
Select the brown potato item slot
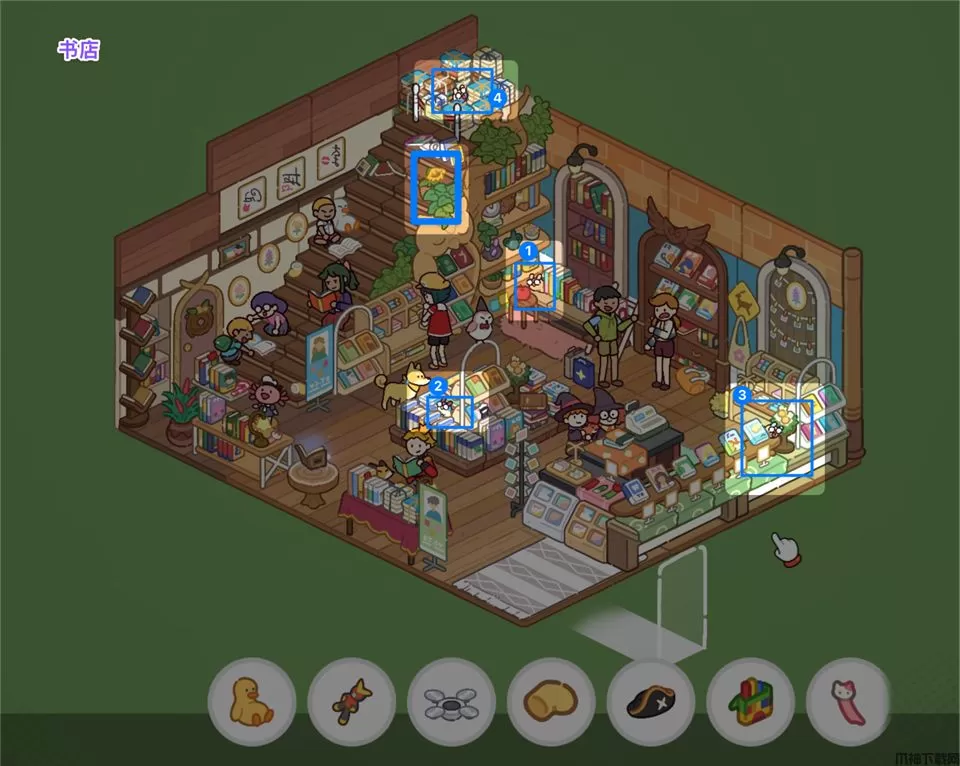coord(551,701)
